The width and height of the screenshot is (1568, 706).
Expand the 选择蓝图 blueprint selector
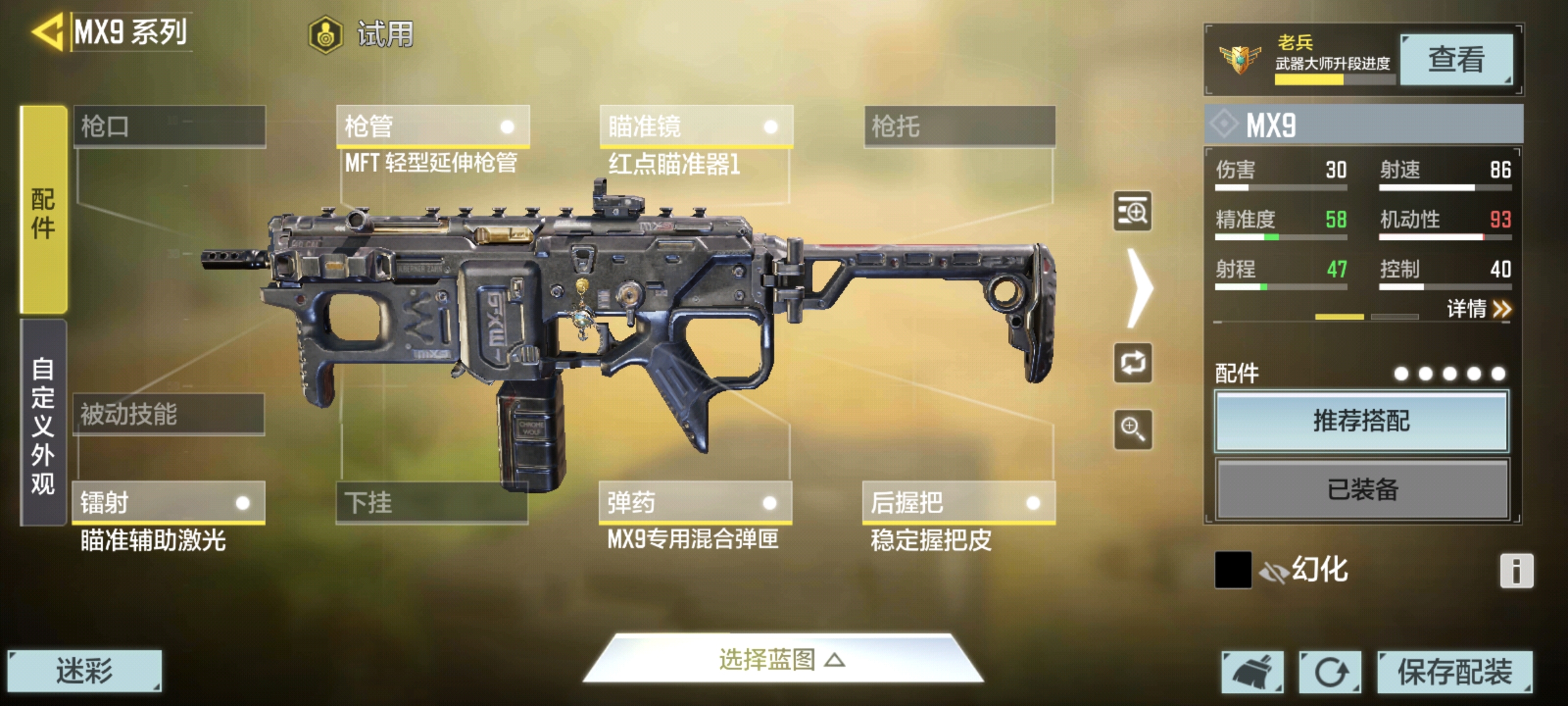783,660
